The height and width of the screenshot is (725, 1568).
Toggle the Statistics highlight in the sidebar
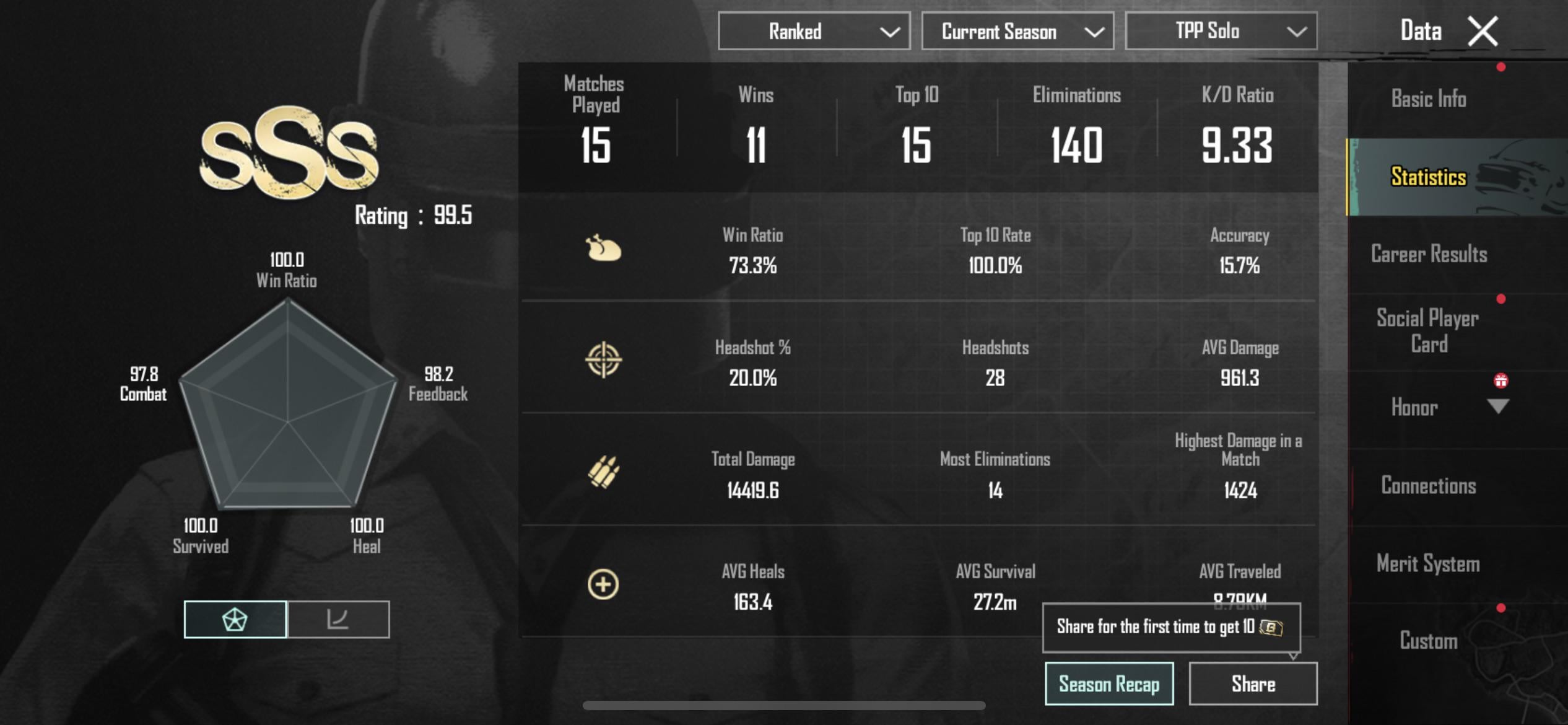[1427, 177]
